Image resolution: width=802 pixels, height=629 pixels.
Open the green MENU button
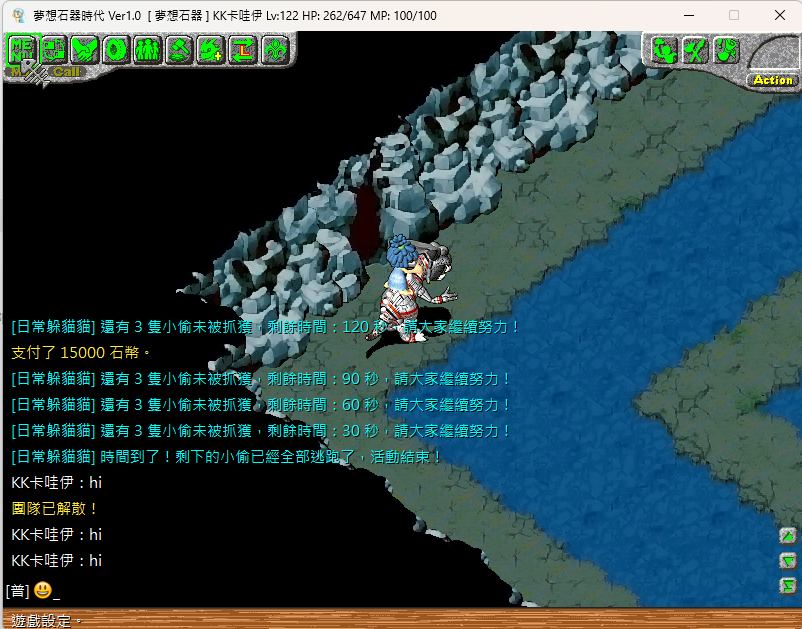click(22, 49)
